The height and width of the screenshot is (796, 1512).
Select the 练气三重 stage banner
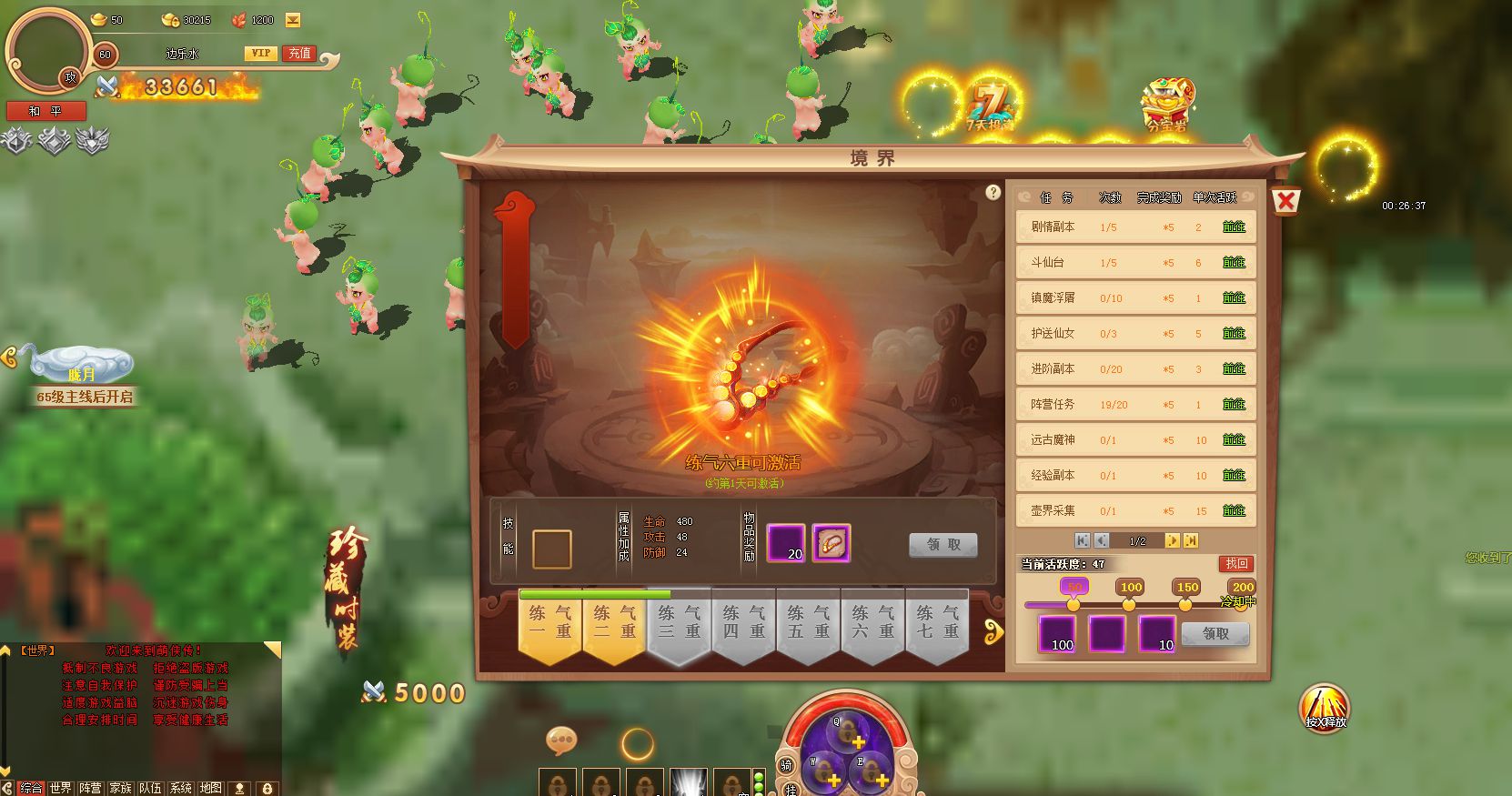click(x=679, y=625)
